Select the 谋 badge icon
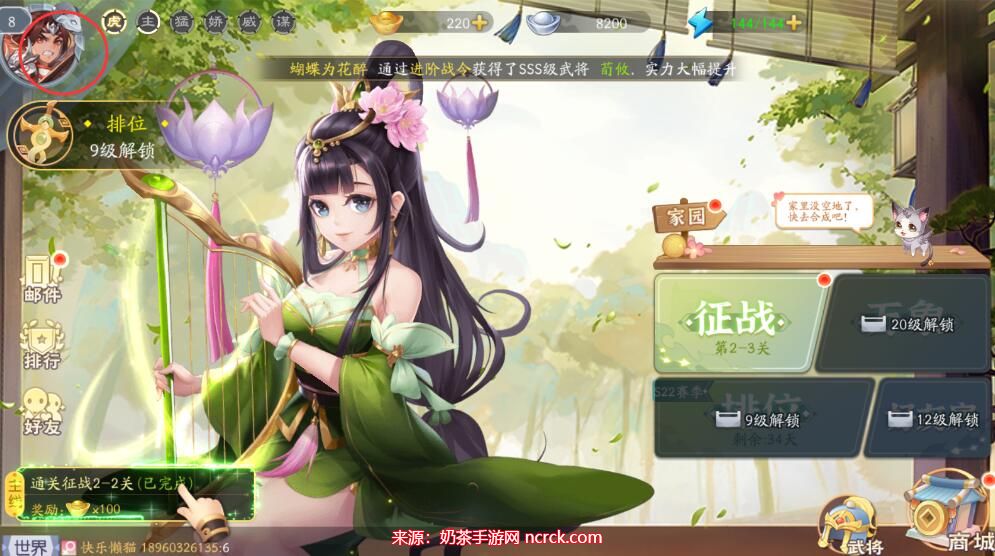This screenshot has height=556, width=995. point(284,24)
